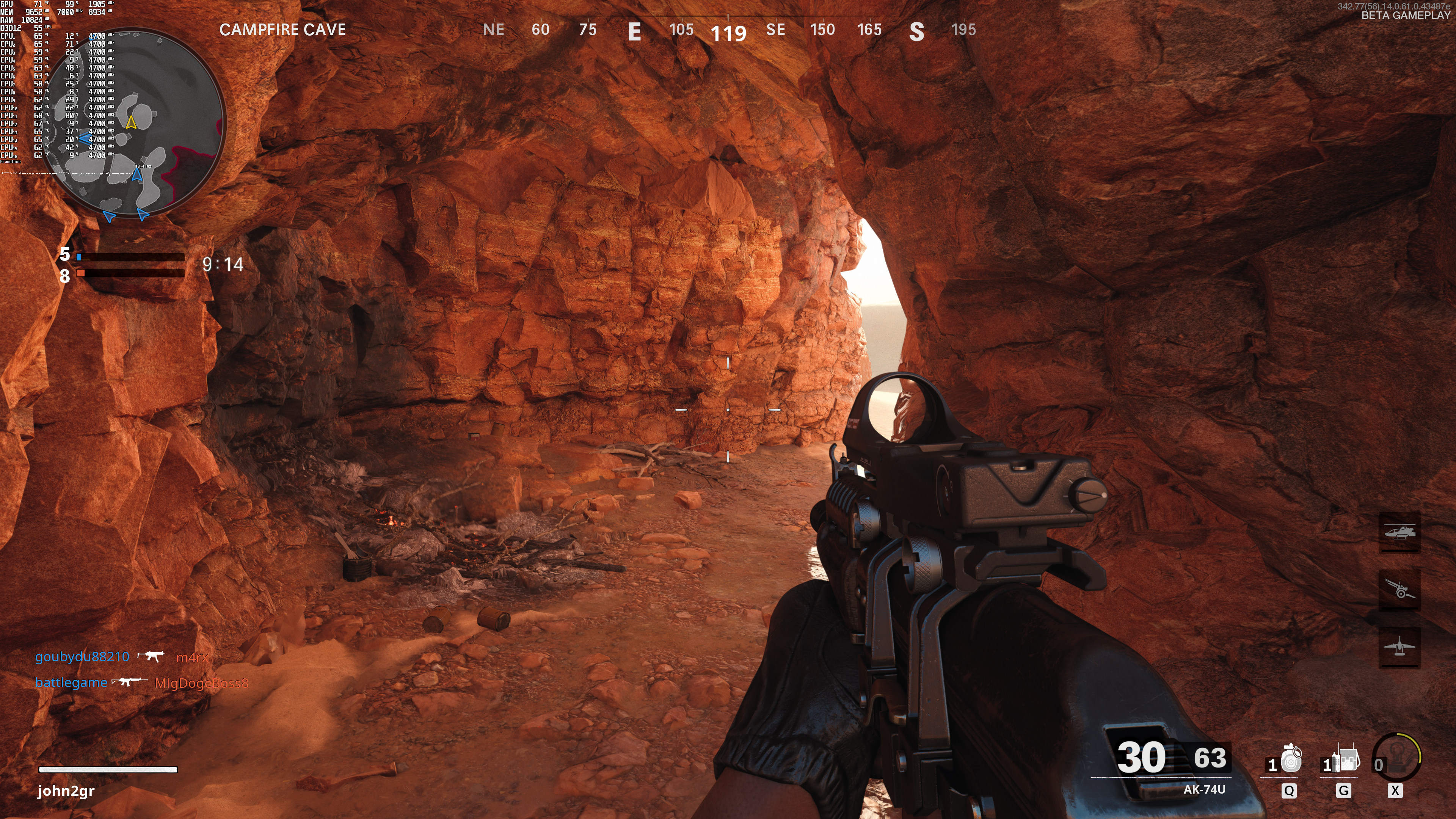
Task: Click the compass heading bar
Action: (x=728, y=30)
